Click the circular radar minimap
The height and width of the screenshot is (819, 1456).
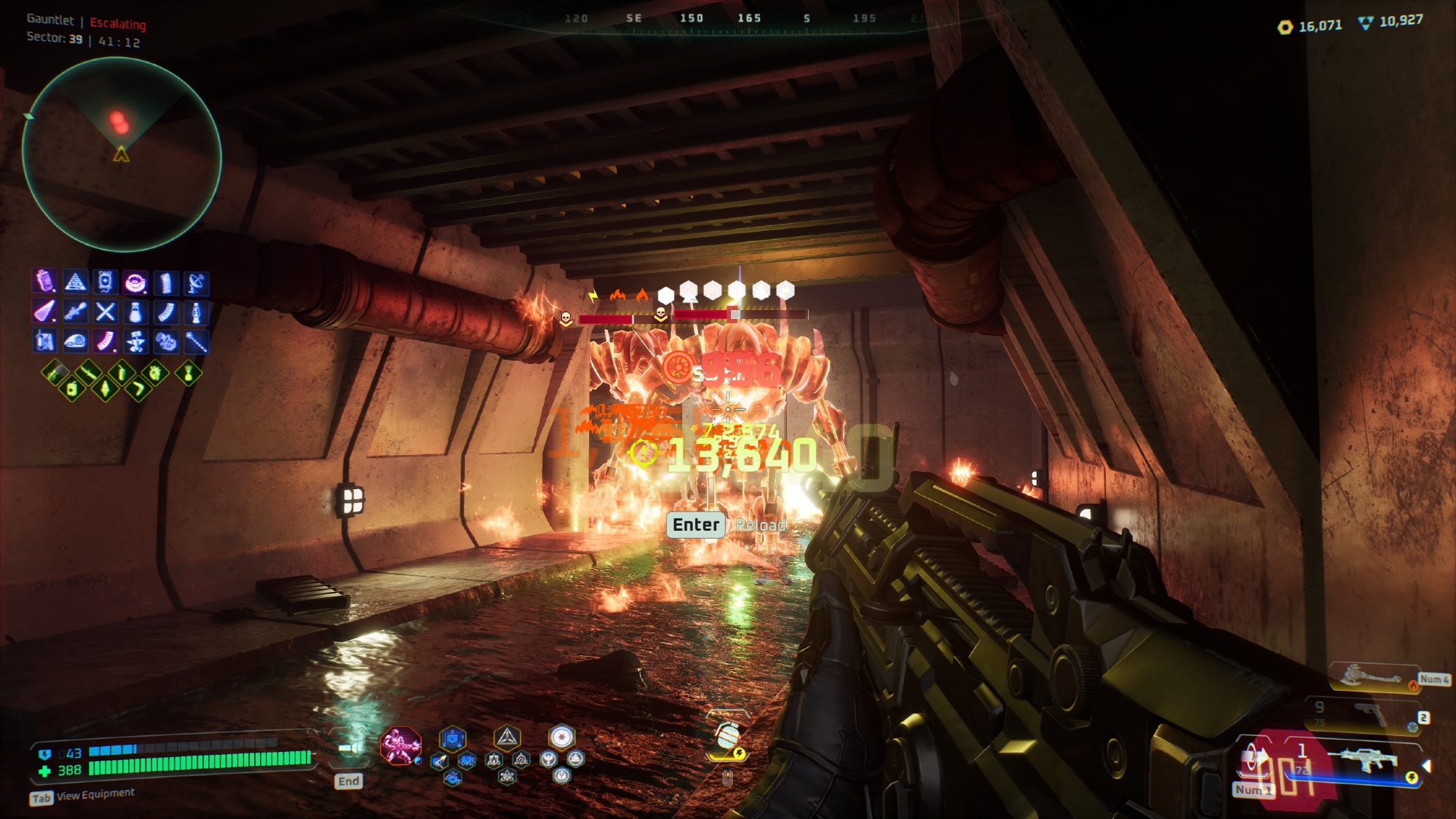pos(122,154)
